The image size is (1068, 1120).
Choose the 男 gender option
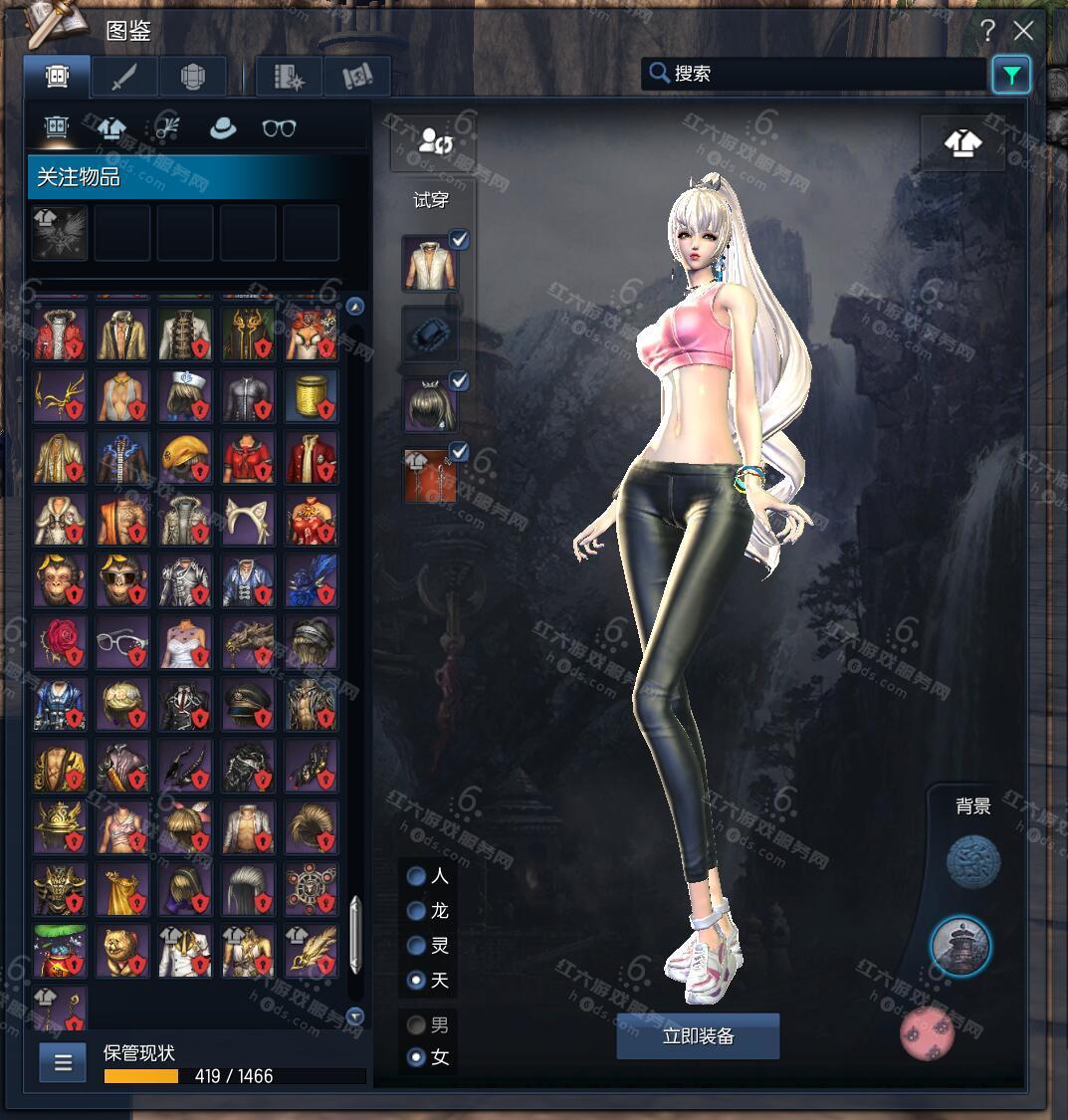417,1025
